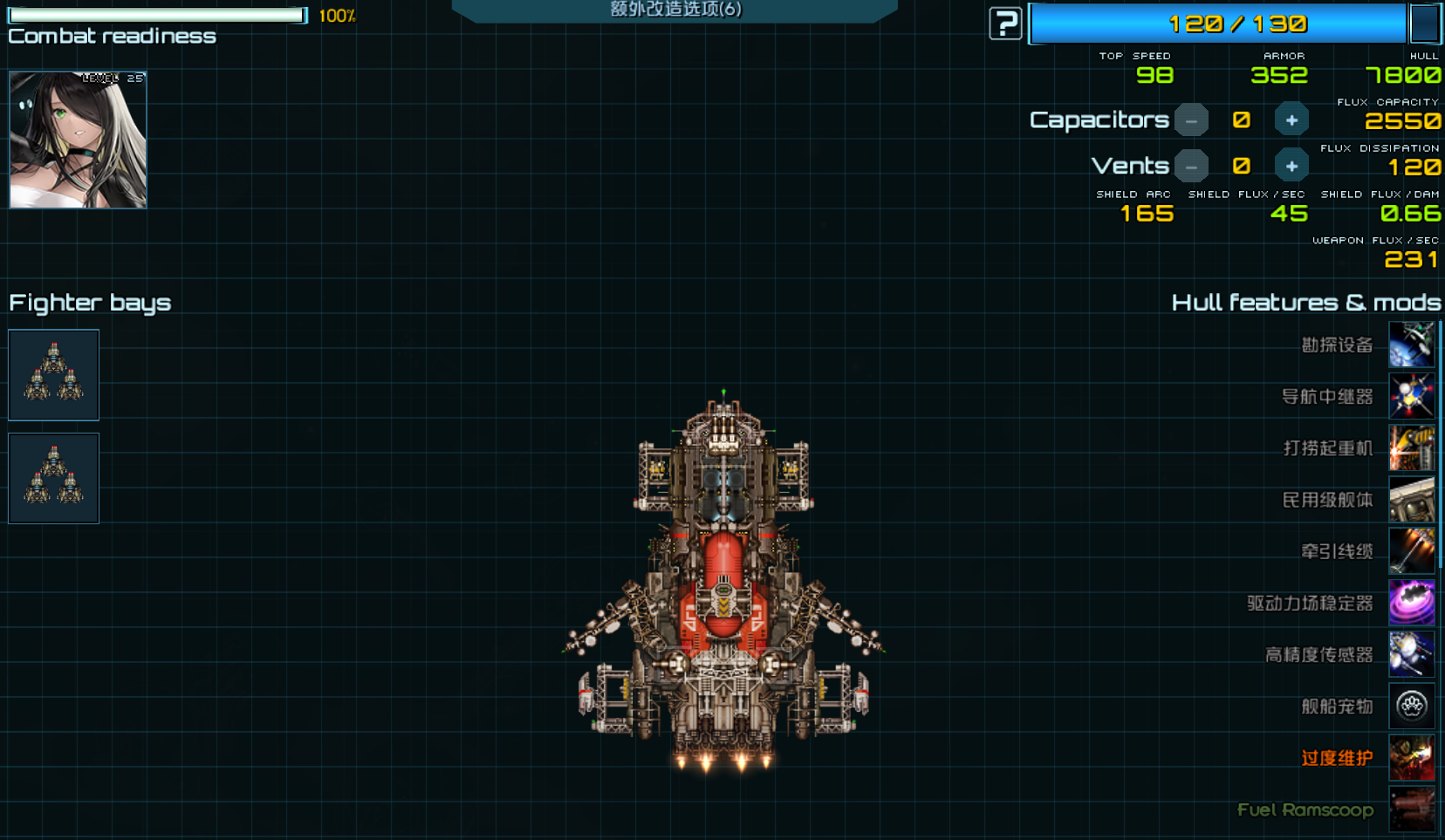This screenshot has height=840, width=1445.
Task: Select the 高精度传感器 hull mod icon
Action: (1411, 654)
